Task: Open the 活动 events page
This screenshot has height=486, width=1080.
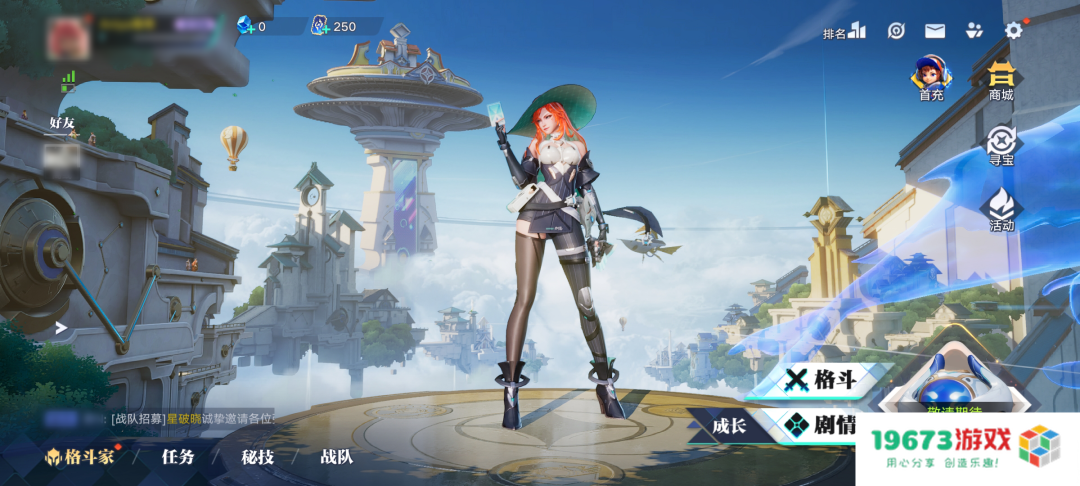Action: point(1001,210)
